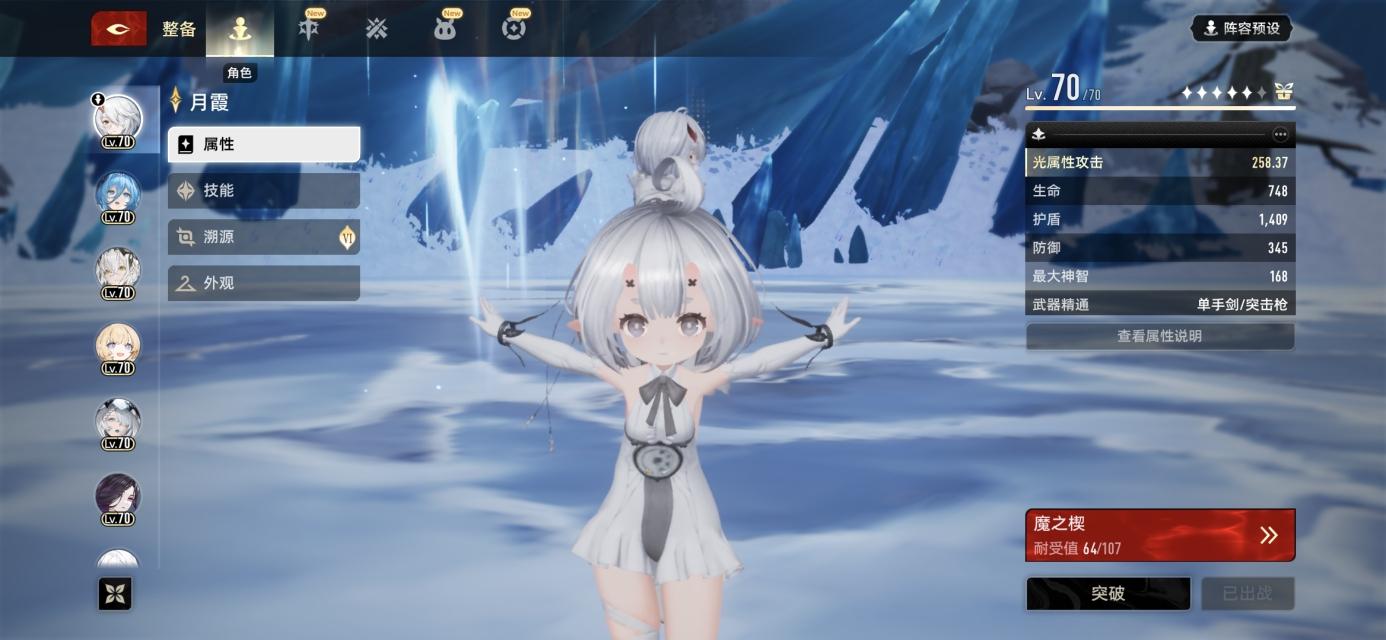This screenshot has width=1386, height=640.
Task: View 查看属性说明 attribute description
Action: click(1160, 337)
